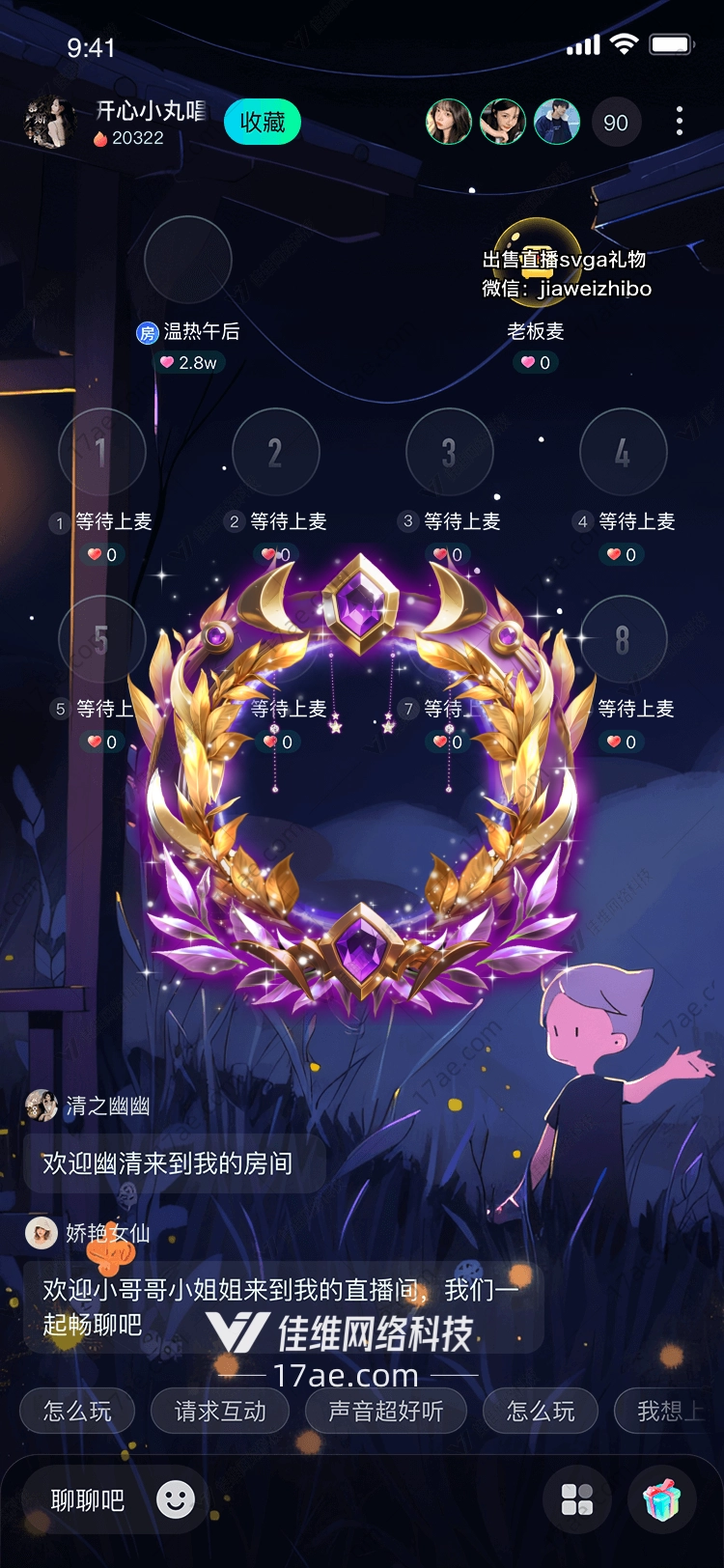Image resolution: width=724 pixels, height=1568 pixels.
Task: Open the host avatar 开心小丸 profile
Action: [48, 123]
